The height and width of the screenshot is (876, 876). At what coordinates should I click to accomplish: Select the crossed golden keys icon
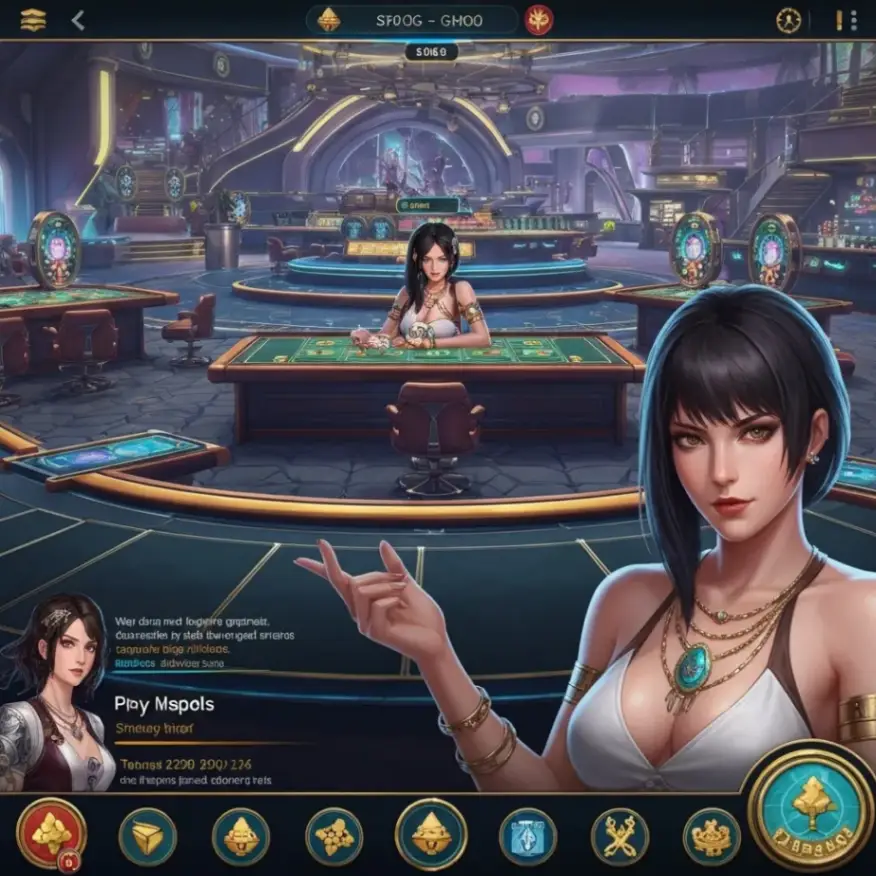[x=619, y=836]
